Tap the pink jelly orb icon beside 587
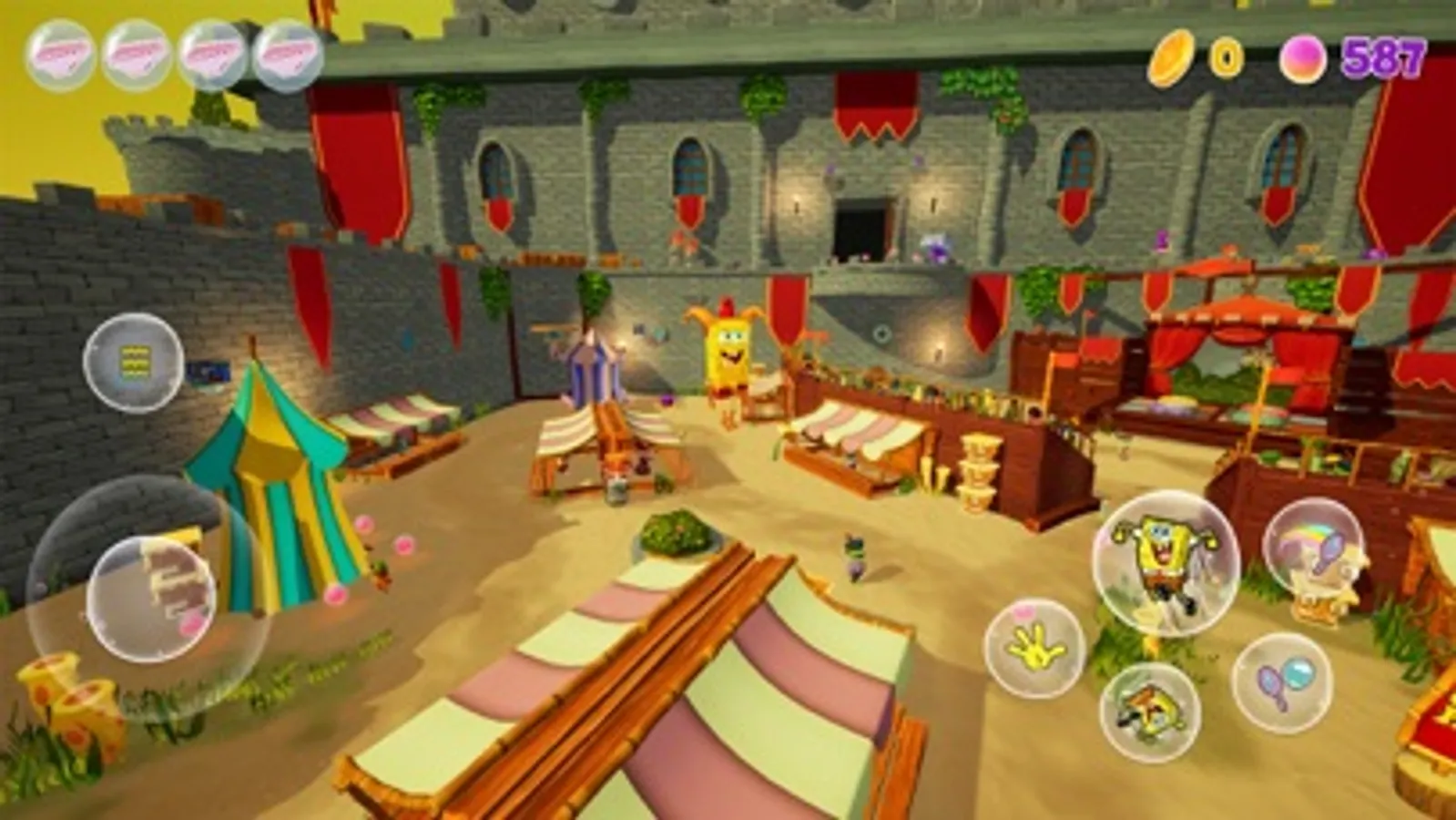This screenshot has width=1456, height=820. [x=1306, y=58]
